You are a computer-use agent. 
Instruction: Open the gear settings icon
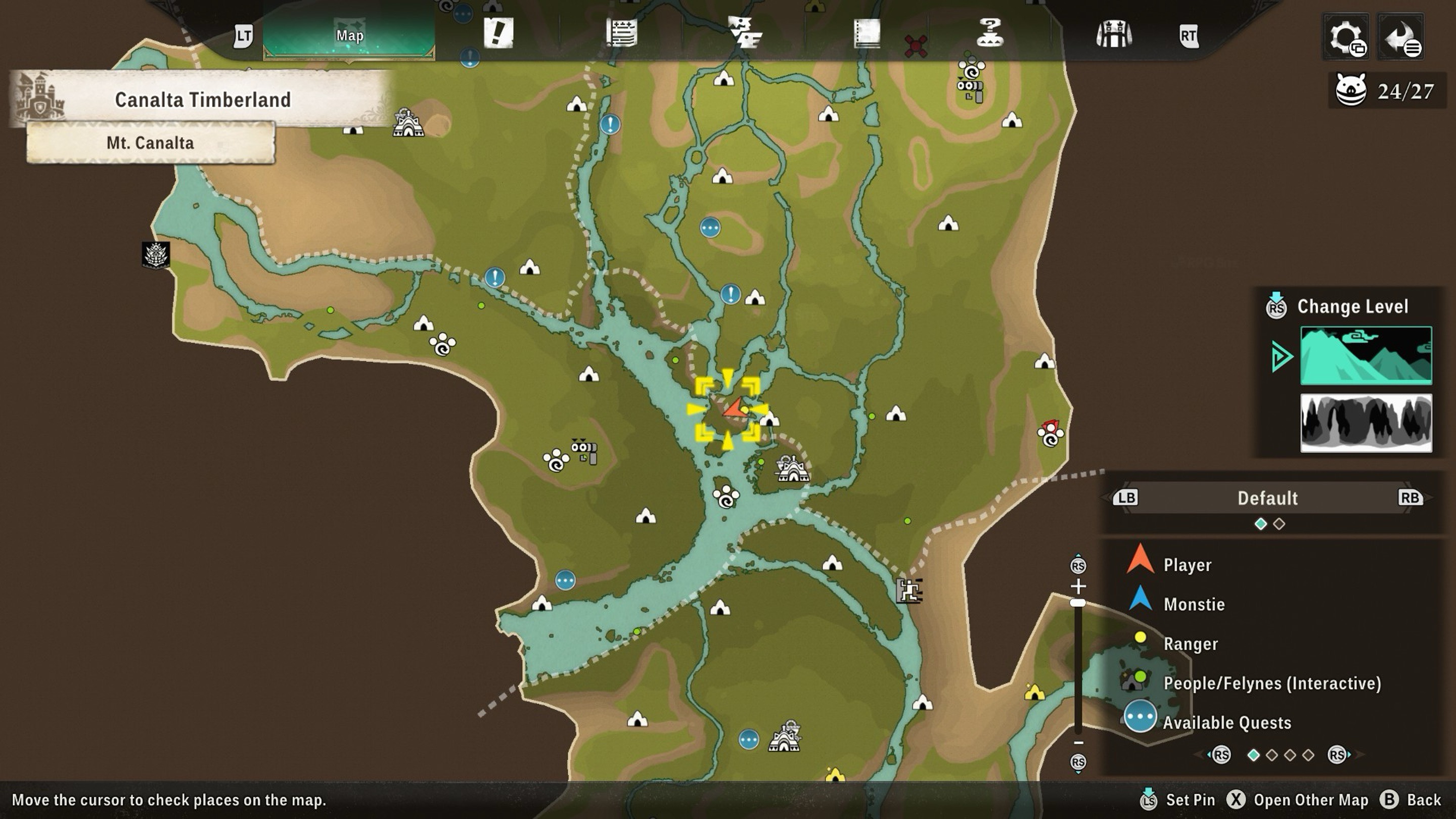[1346, 37]
